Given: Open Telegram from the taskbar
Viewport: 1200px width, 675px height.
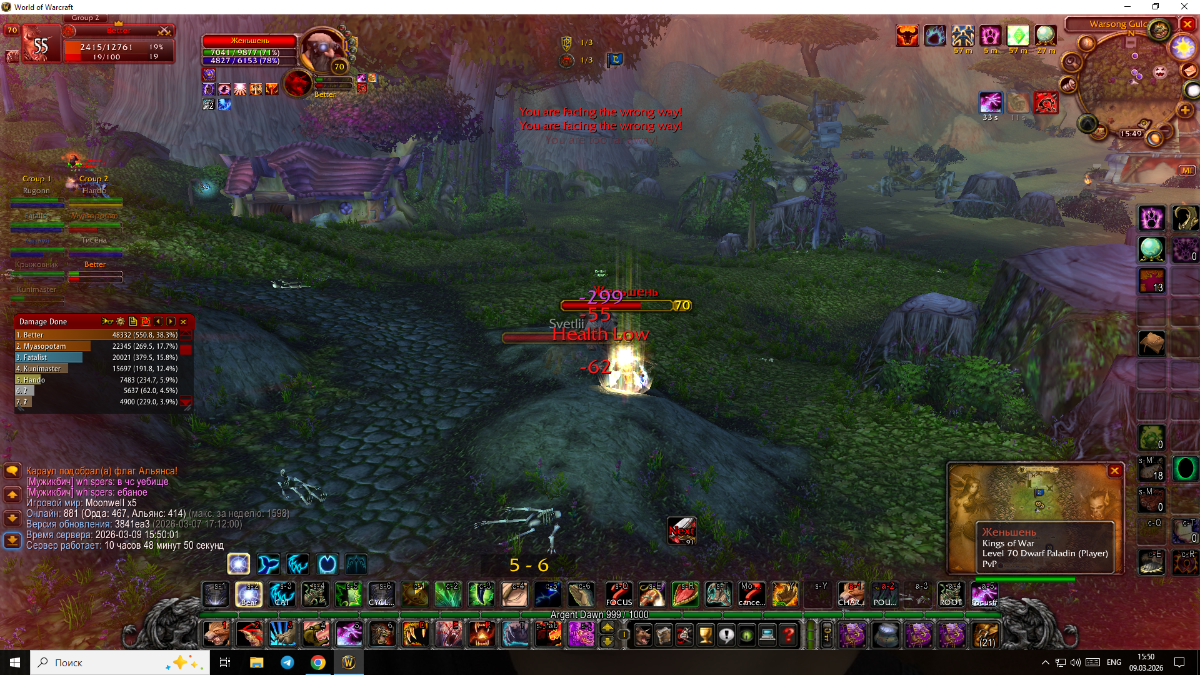Looking at the screenshot, I should pyautogui.click(x=287, y=662).
